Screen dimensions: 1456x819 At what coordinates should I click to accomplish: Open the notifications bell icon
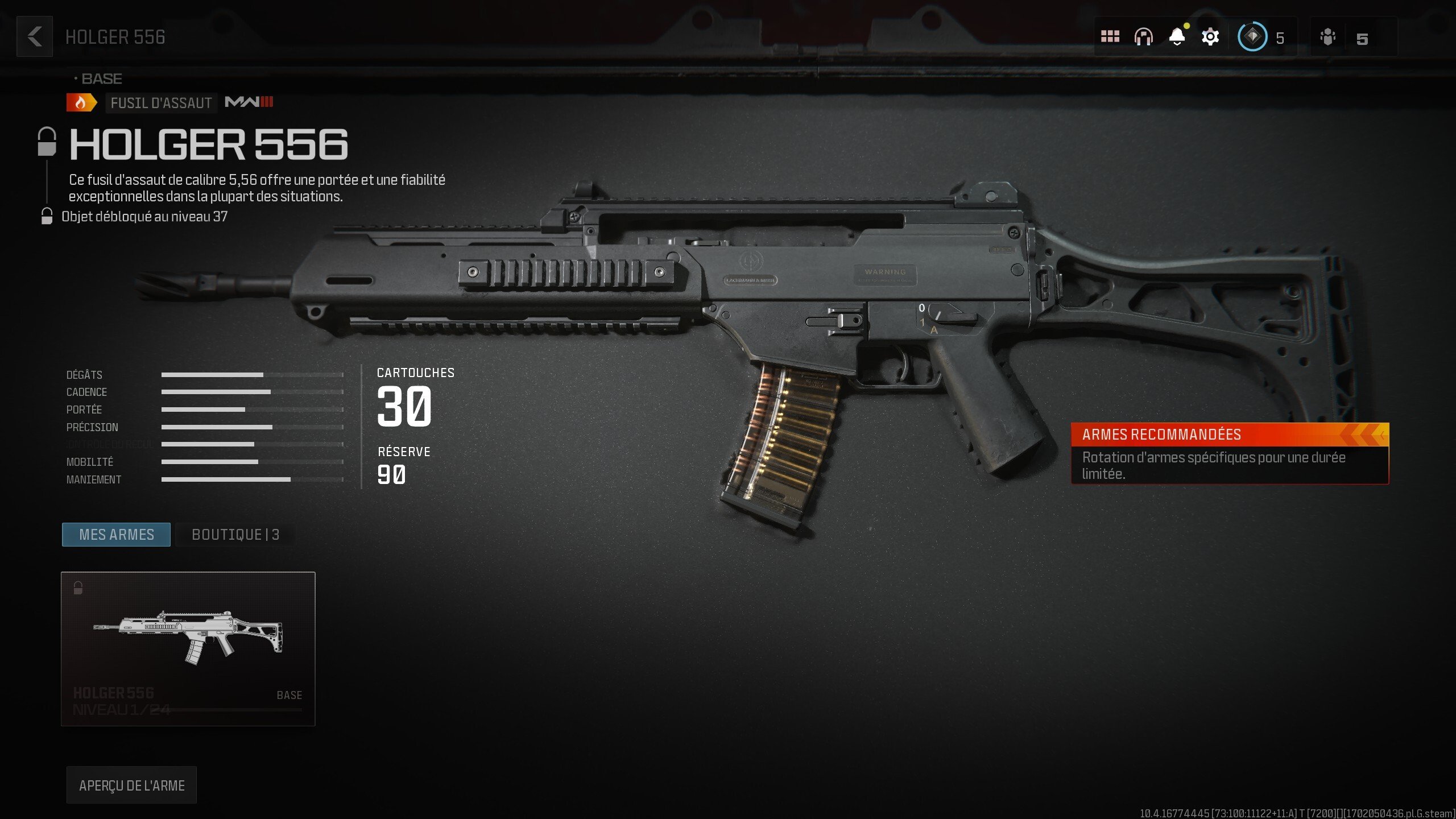[1177, 36]
